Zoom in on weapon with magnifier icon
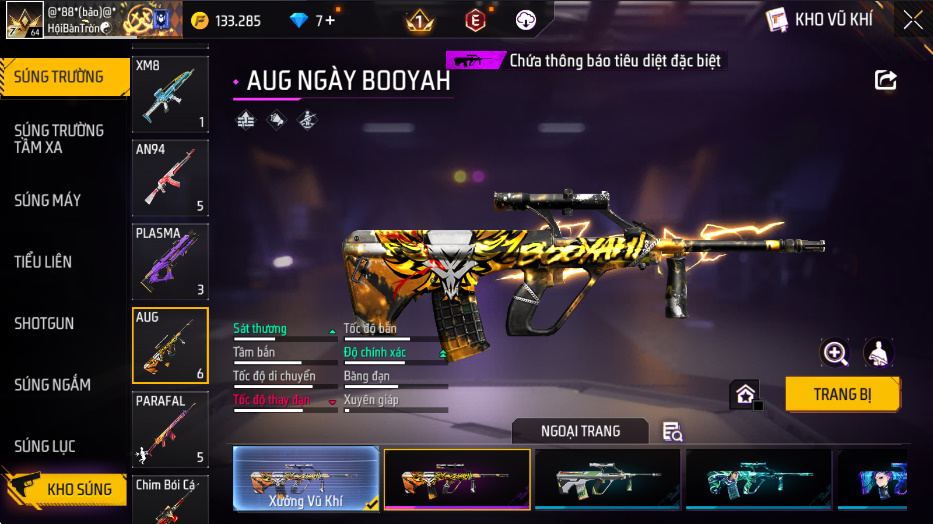Image resolution: width=933 pixels, height=524 pixels. (x=834, y=352)
